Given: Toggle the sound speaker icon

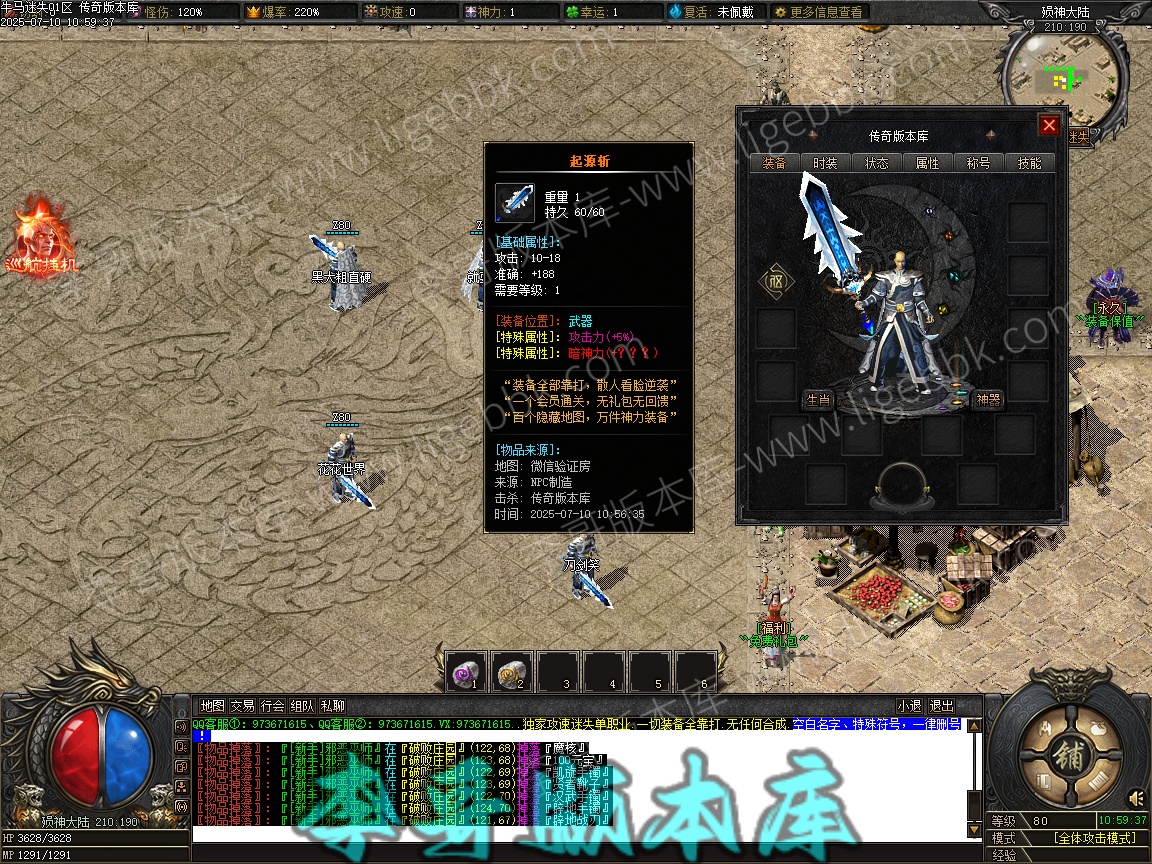Looking at the screenshot, I should [1136, 798].
